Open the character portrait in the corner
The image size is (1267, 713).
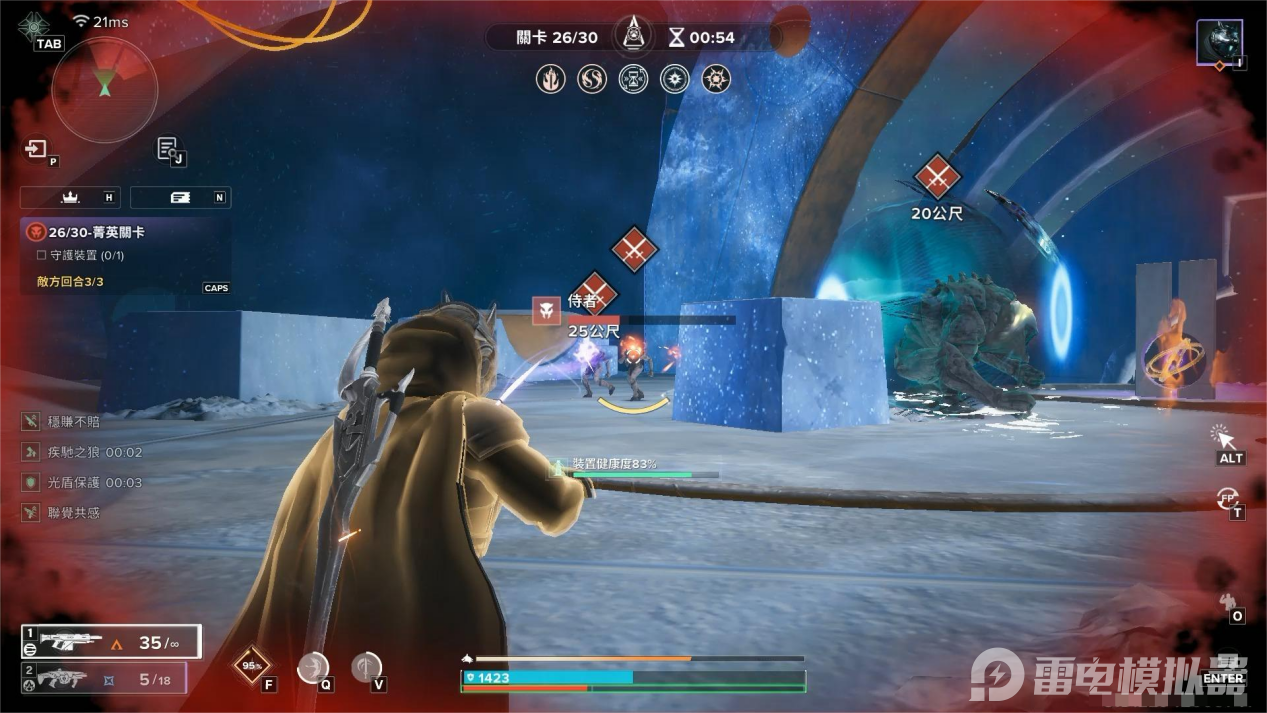(x=1220, y=42)
